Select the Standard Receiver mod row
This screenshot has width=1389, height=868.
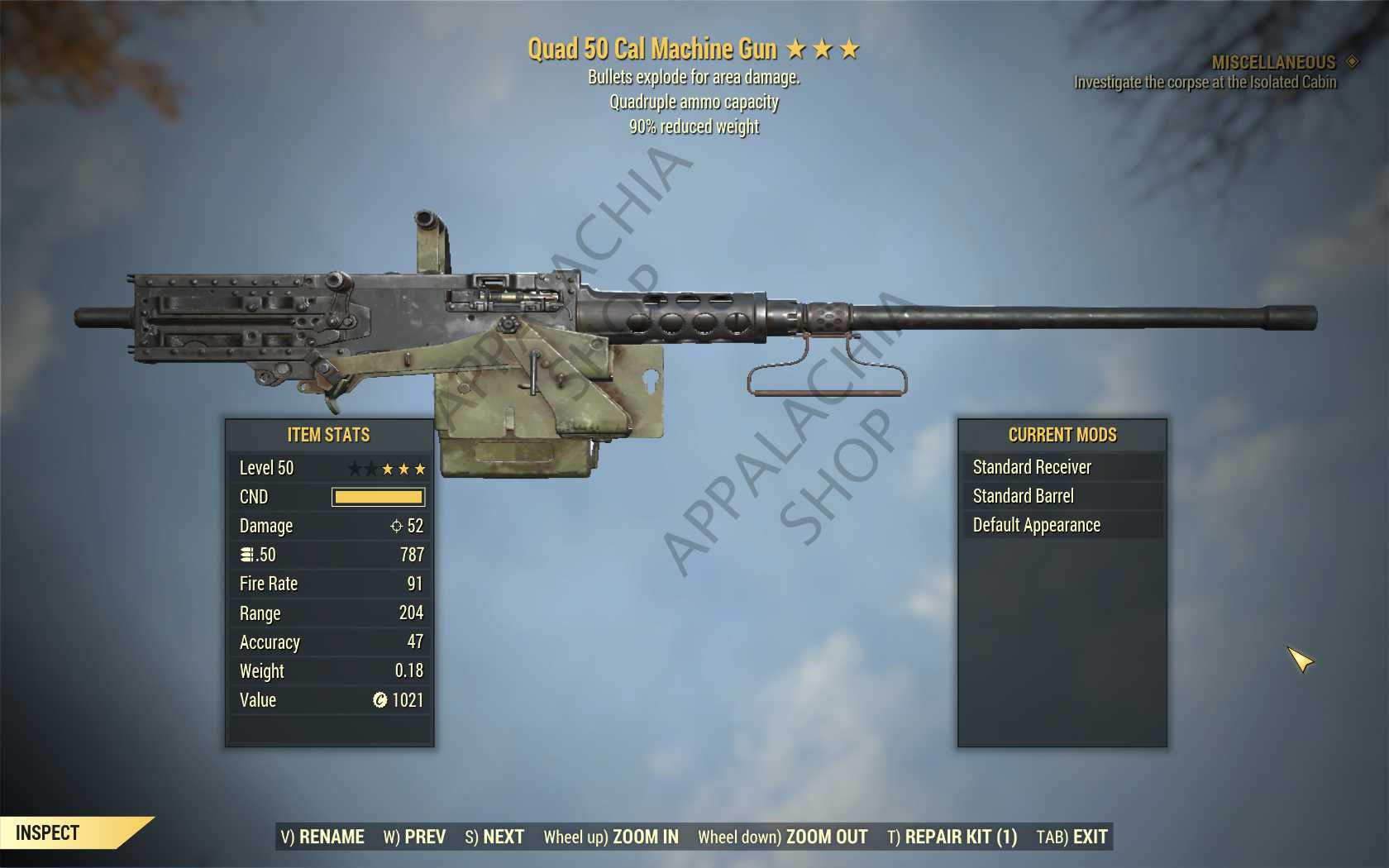(x=1062, y=467)
